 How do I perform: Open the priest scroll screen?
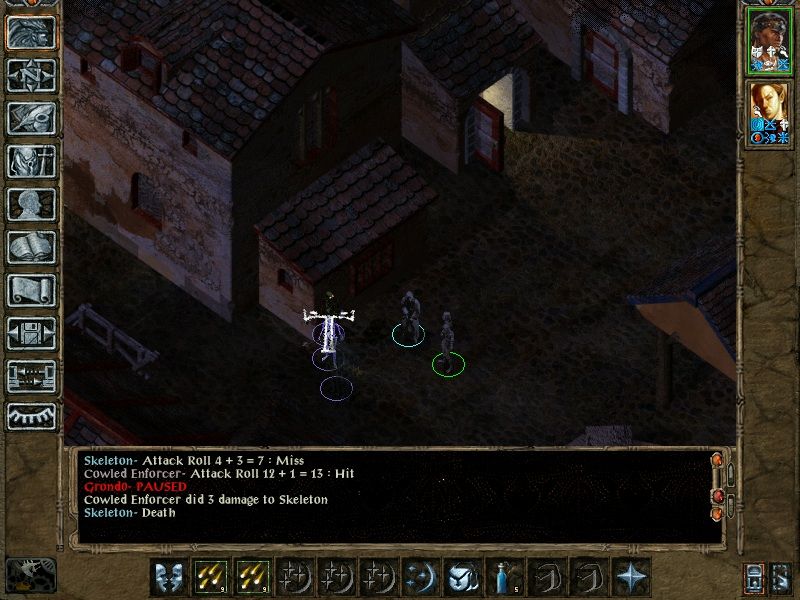(x=31, y=291)
